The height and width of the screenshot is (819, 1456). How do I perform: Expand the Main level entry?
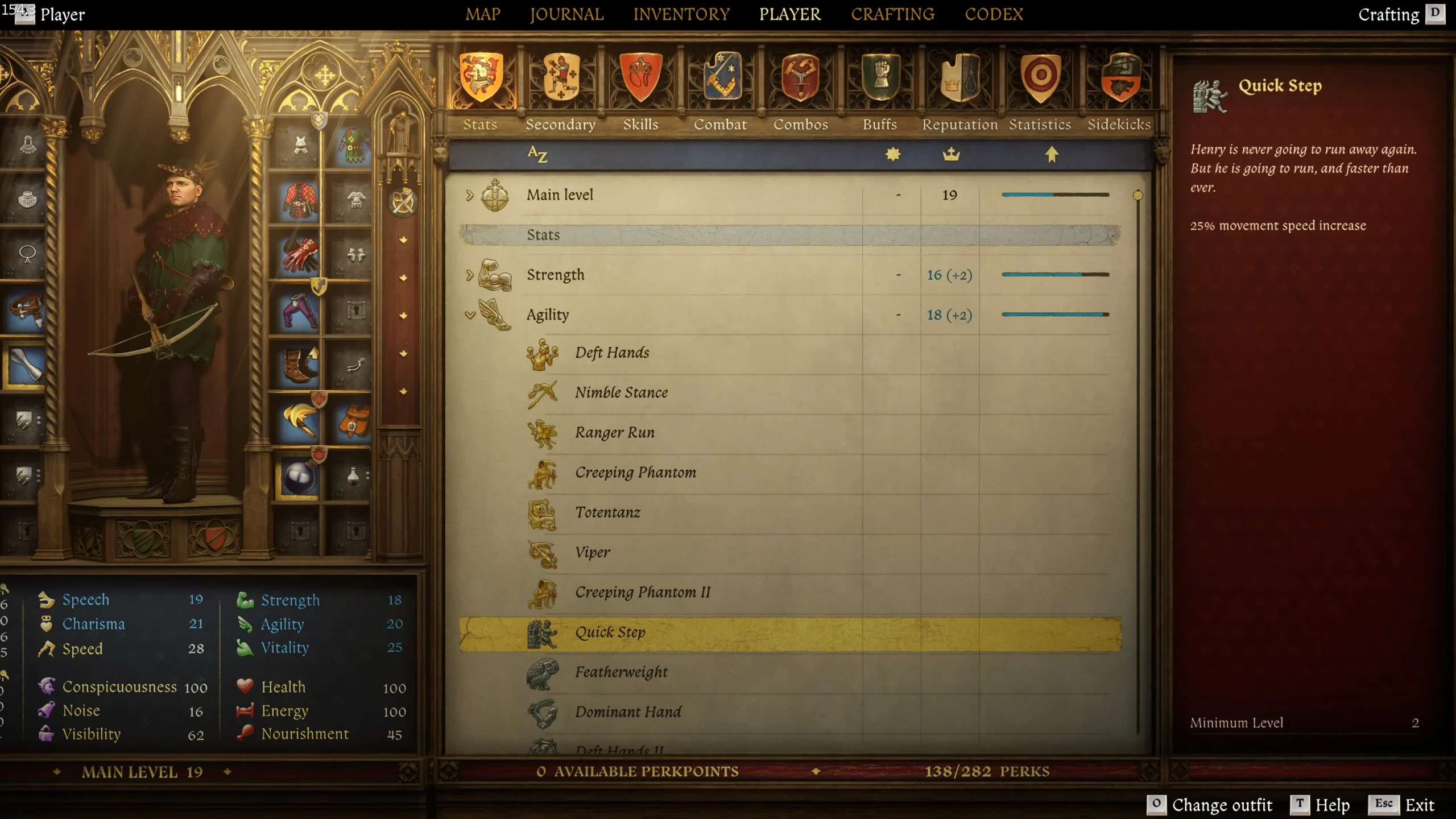[x=470, y=195]
